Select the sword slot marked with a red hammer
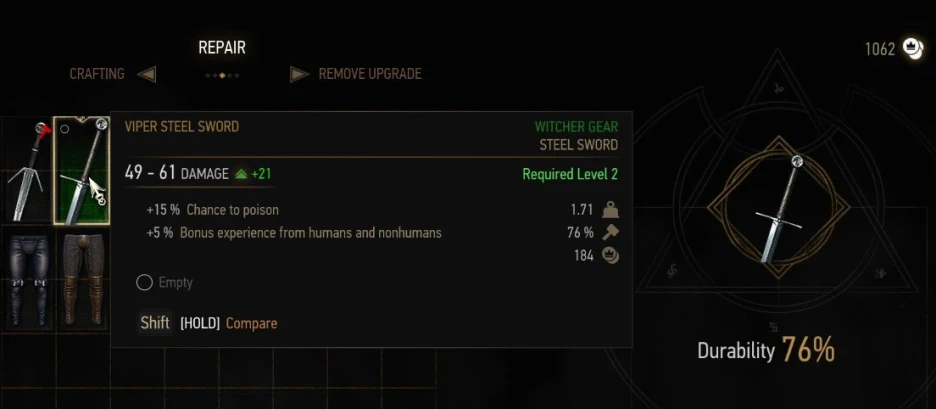The width and height of the screenshot is (936, 409). pyautogui.click(x=26, y=170)
